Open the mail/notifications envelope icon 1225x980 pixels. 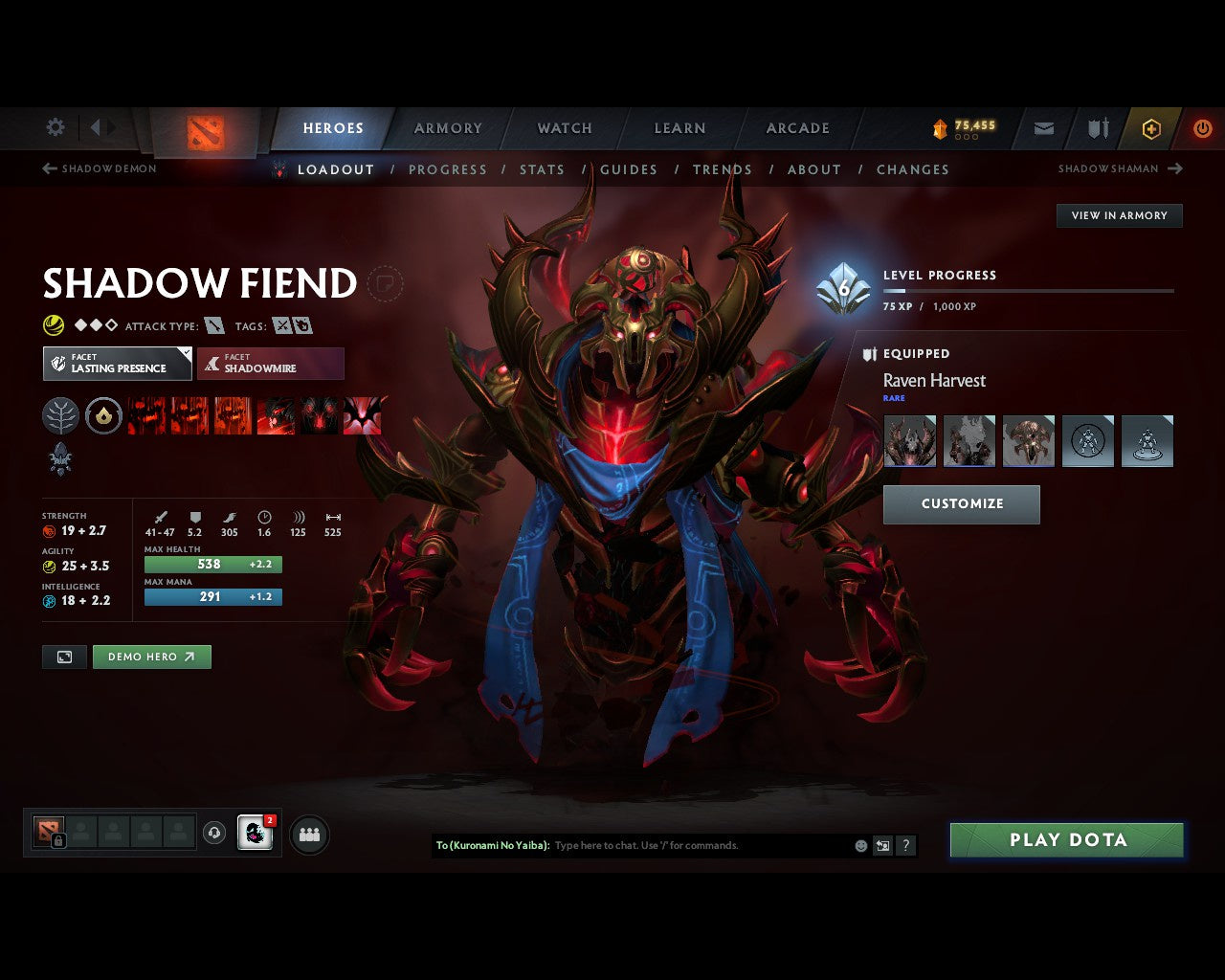click(1043, 127)
